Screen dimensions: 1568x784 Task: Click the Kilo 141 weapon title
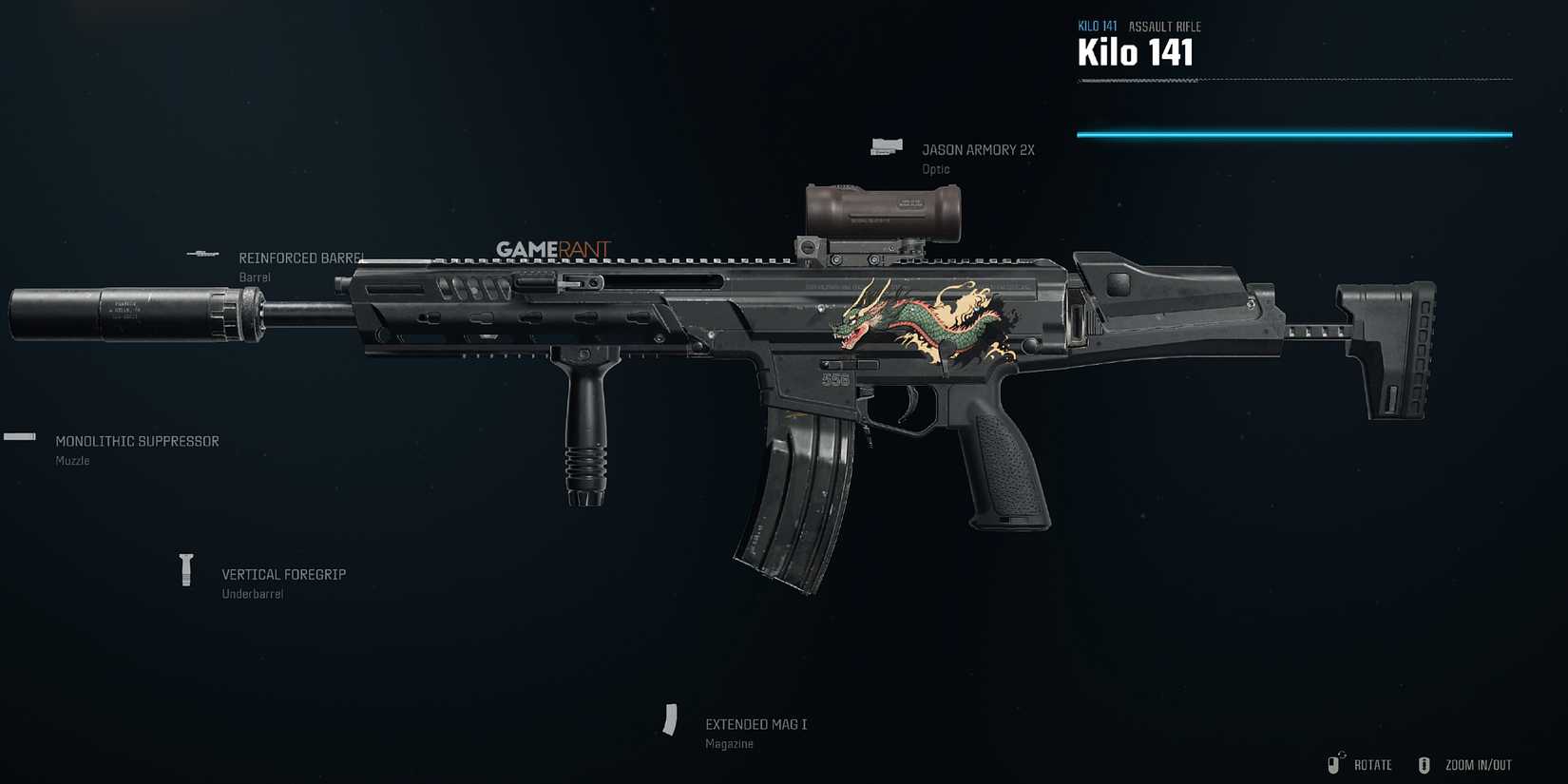[x=1137, y=52]
